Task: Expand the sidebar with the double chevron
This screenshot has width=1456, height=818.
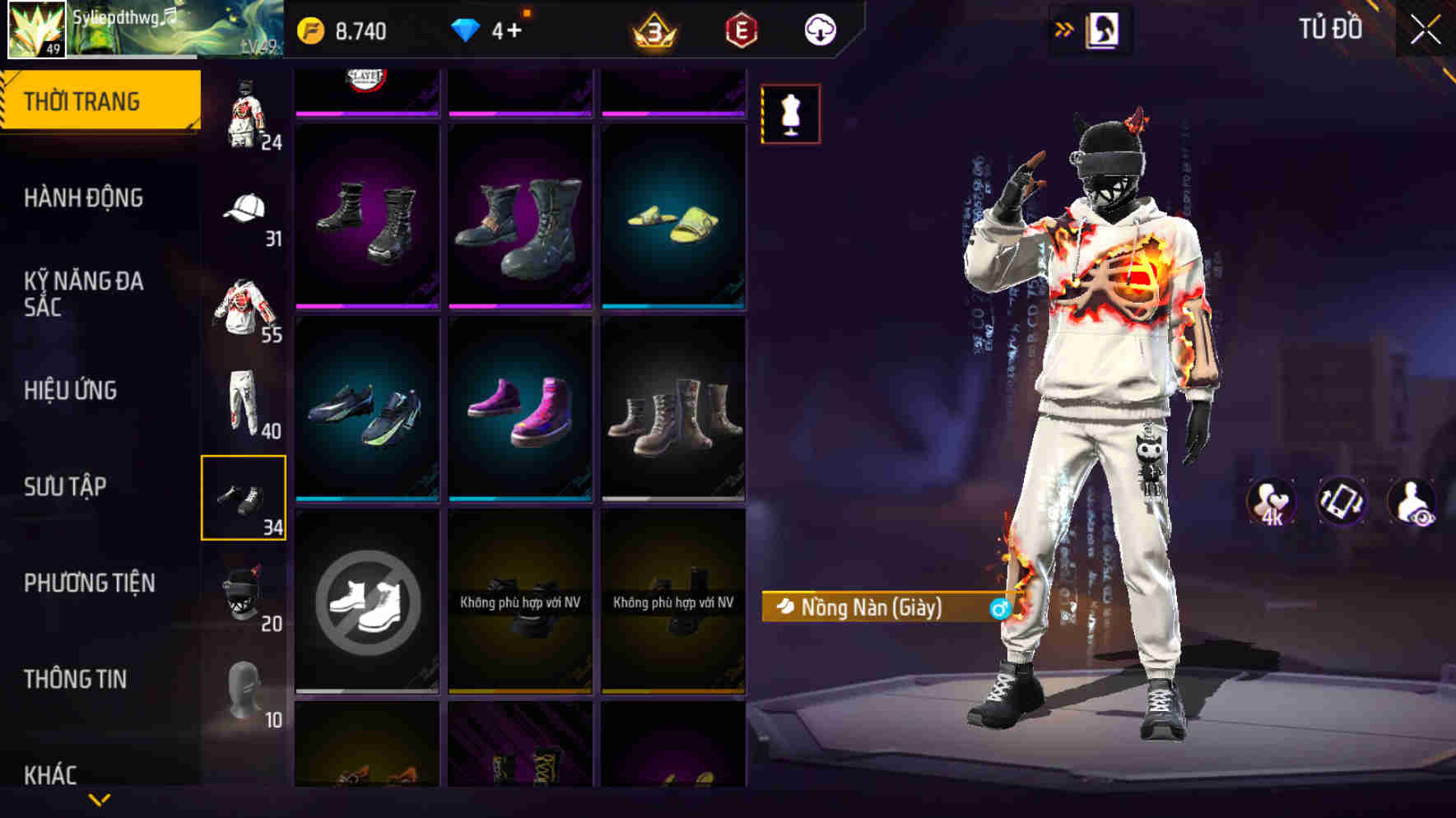Action: pyautogui.click(x=1064, y=27)
